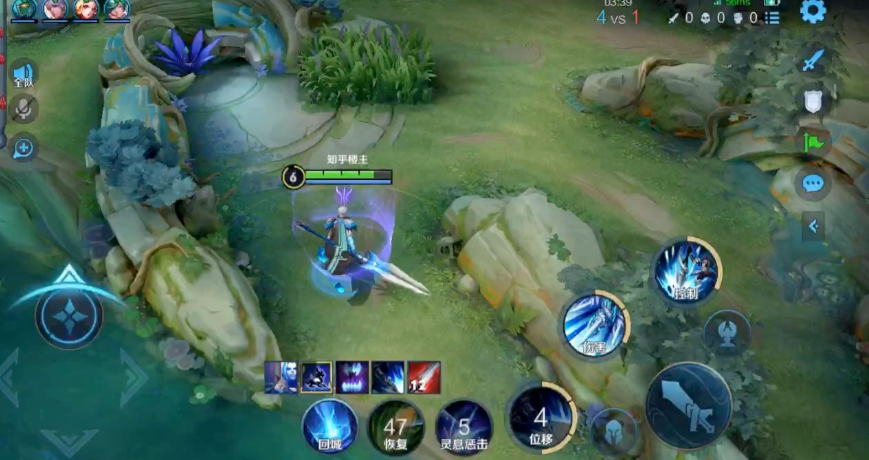Select the red blade item numbered 12

pos(423,377)
